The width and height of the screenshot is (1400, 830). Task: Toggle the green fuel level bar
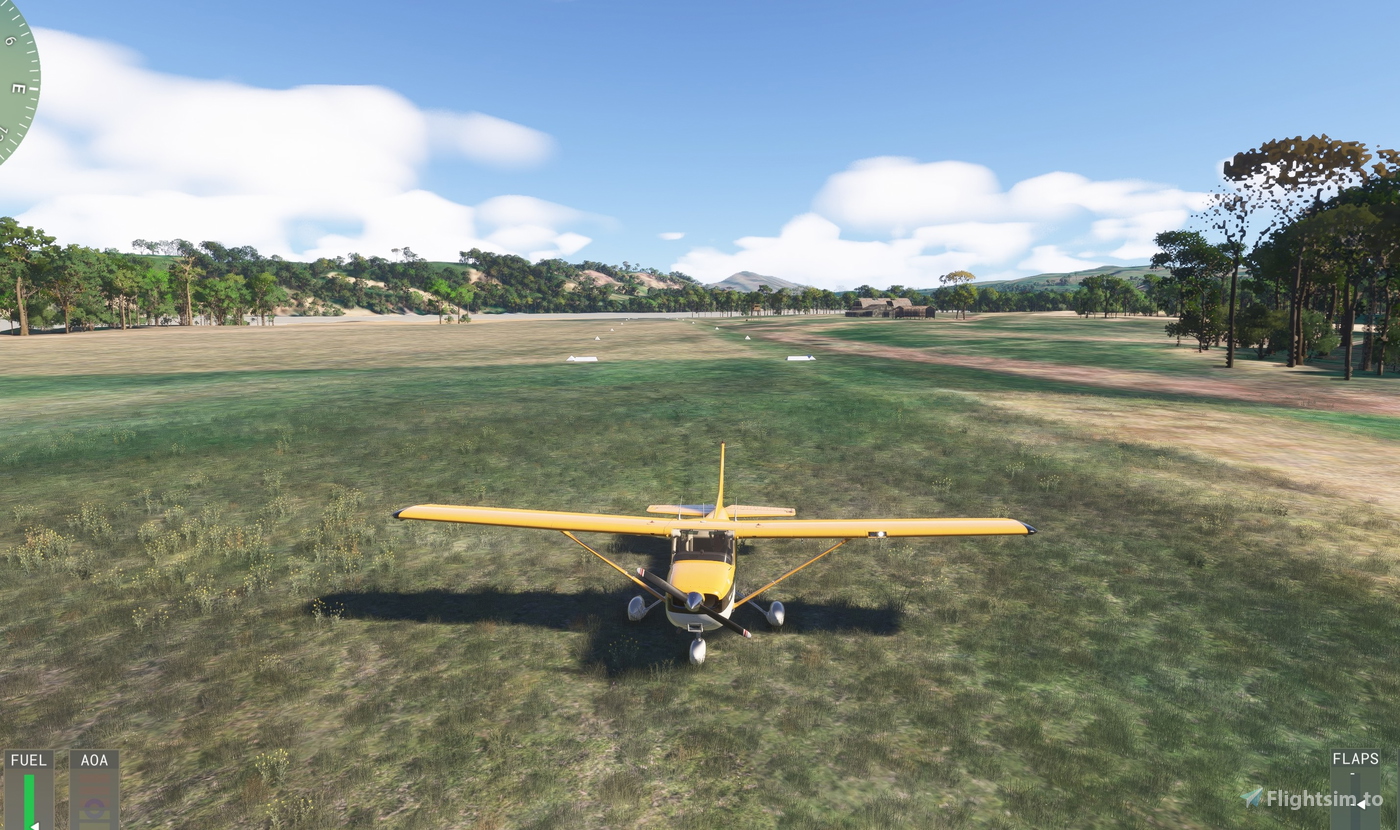pos(29,800)
